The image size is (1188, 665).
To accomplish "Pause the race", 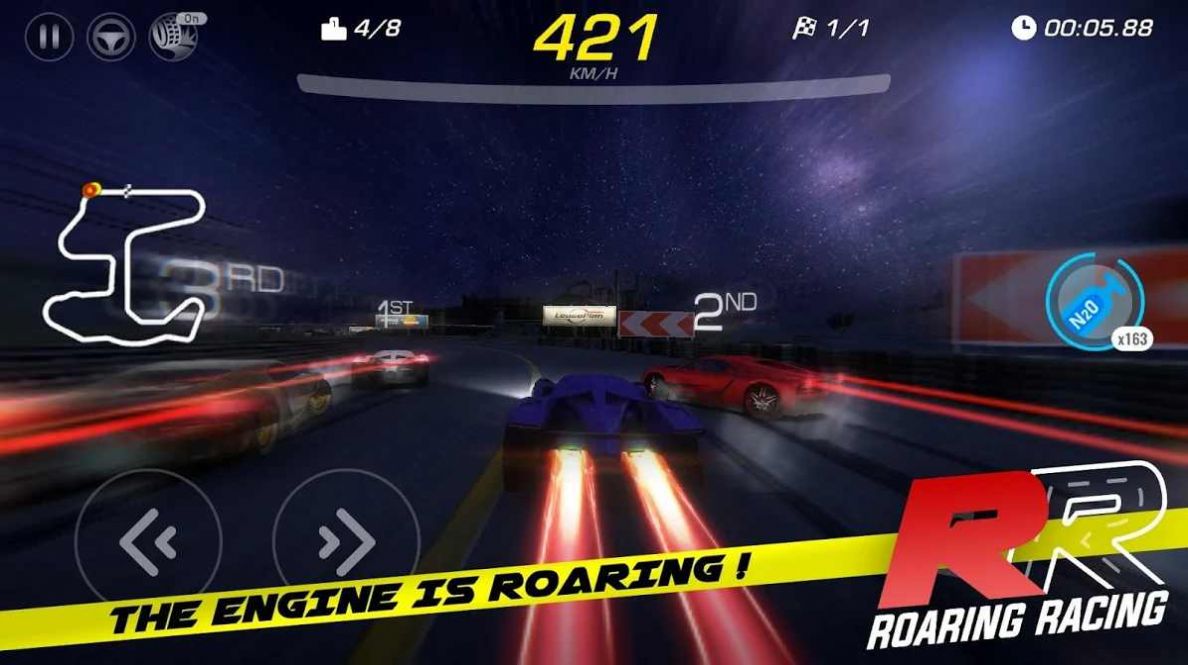I will [x=50, y=38].
